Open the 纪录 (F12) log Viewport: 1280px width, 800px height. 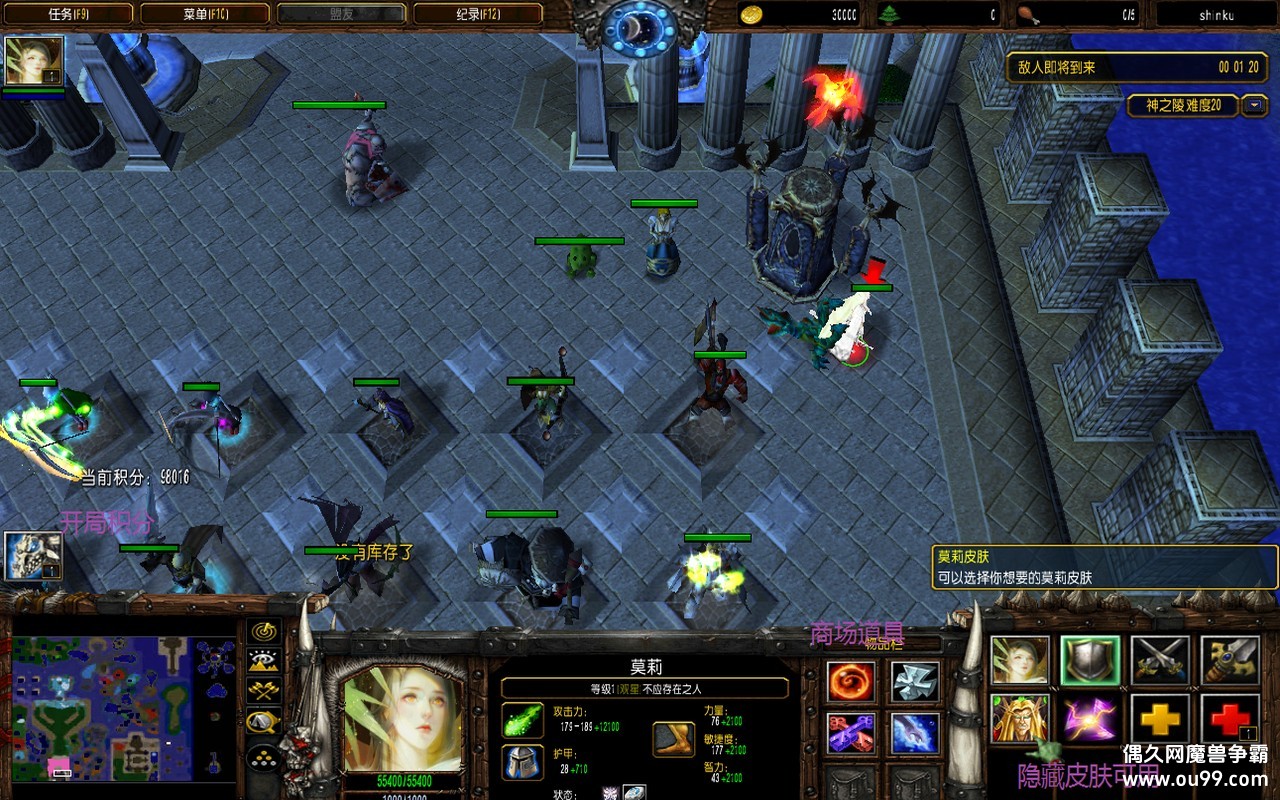(x=477, y=14)
